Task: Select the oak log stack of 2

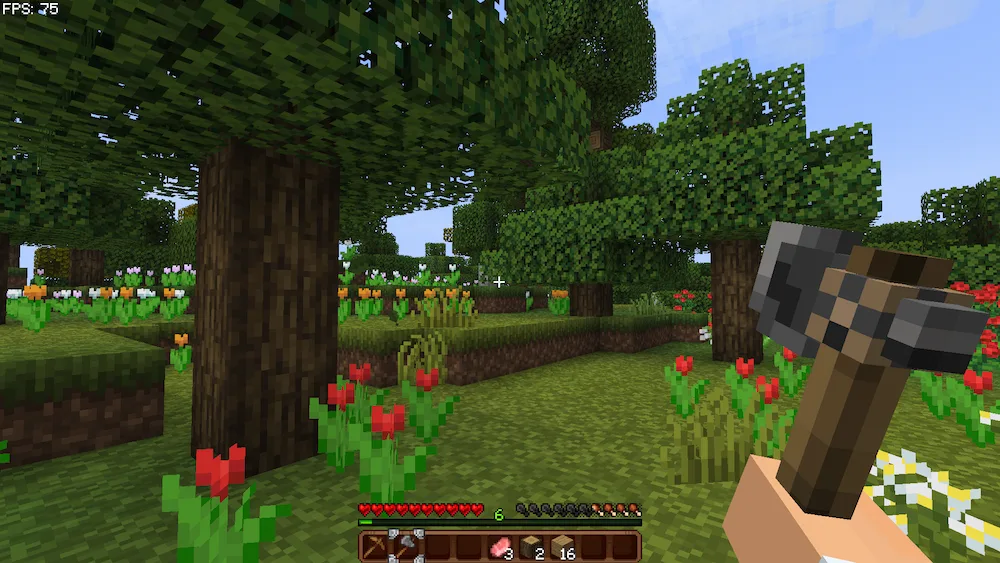Action: coord(531,547)
